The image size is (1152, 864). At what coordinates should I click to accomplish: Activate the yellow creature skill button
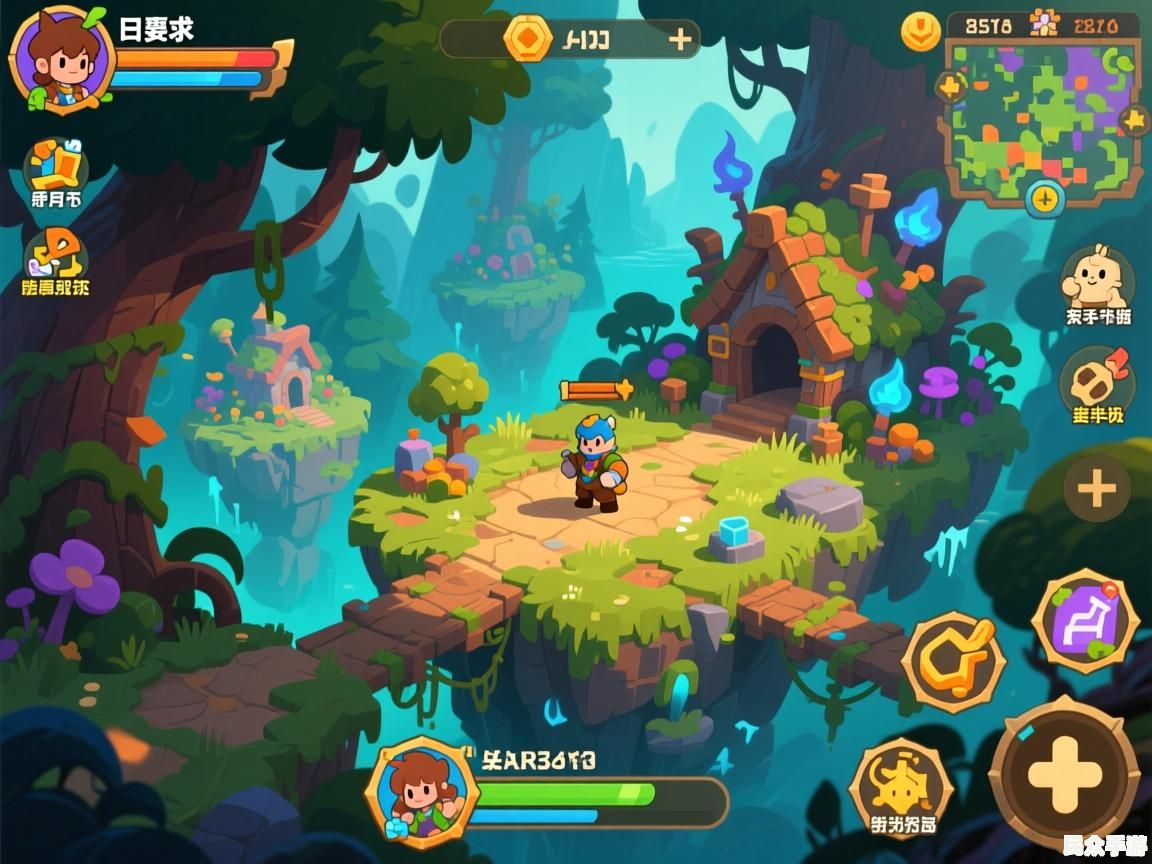tap(900, 786)
